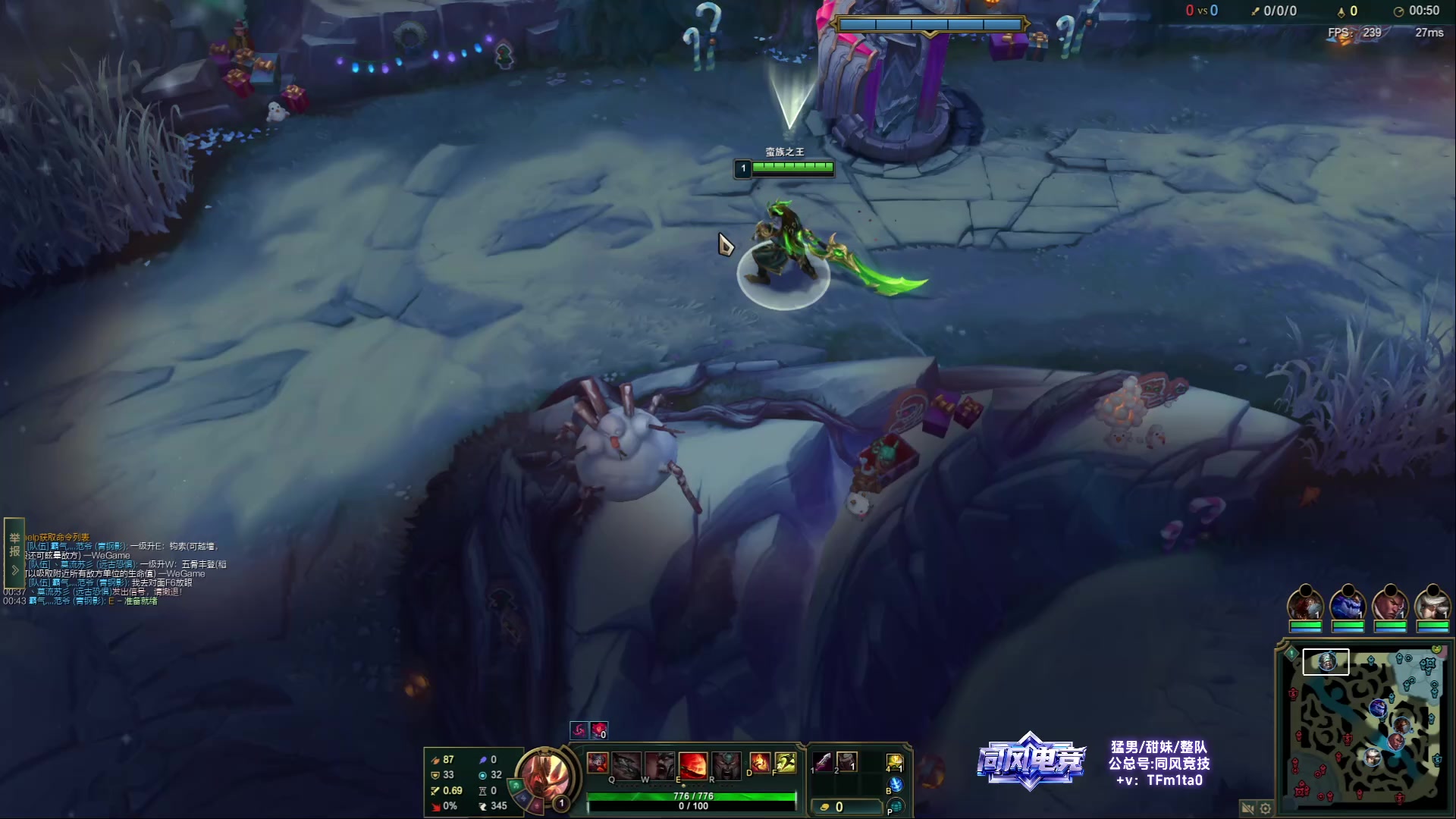Activate the blue Recall button
1456x819 pixels.
[x=896, y=785]
